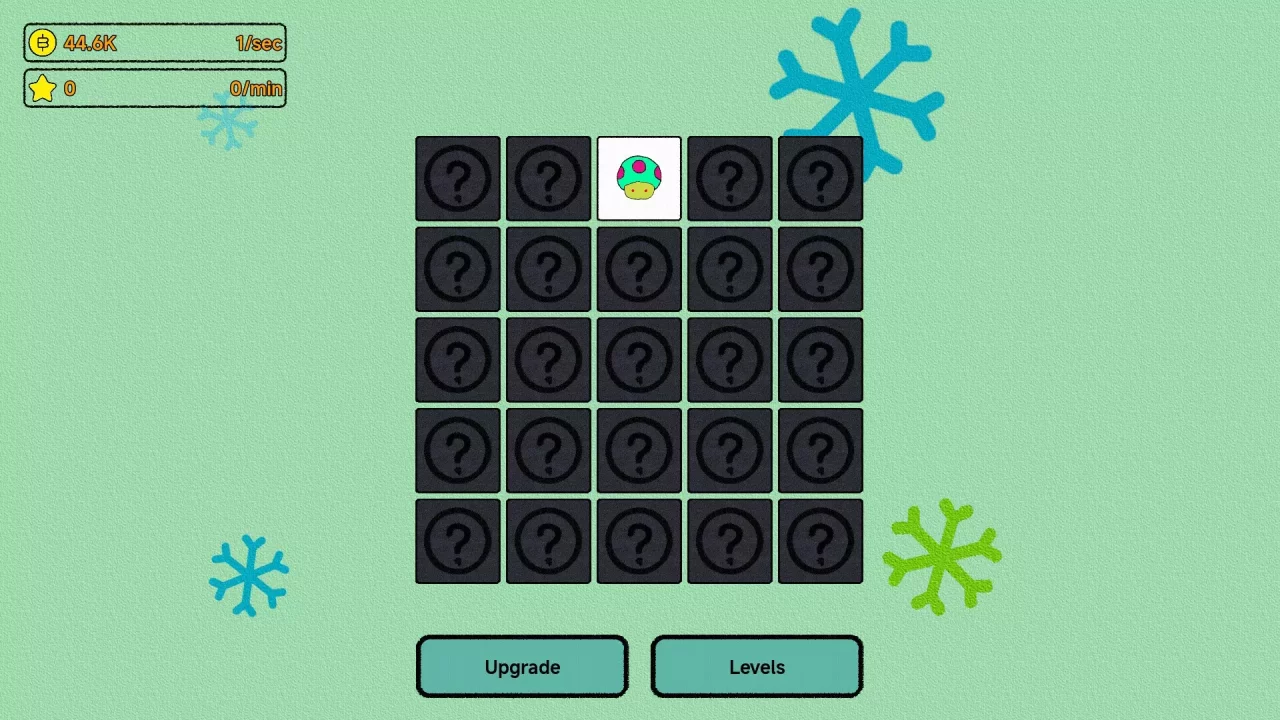The image size is (1280, 720).
Task: Open the Levels menu
Action: pos(756,667)
